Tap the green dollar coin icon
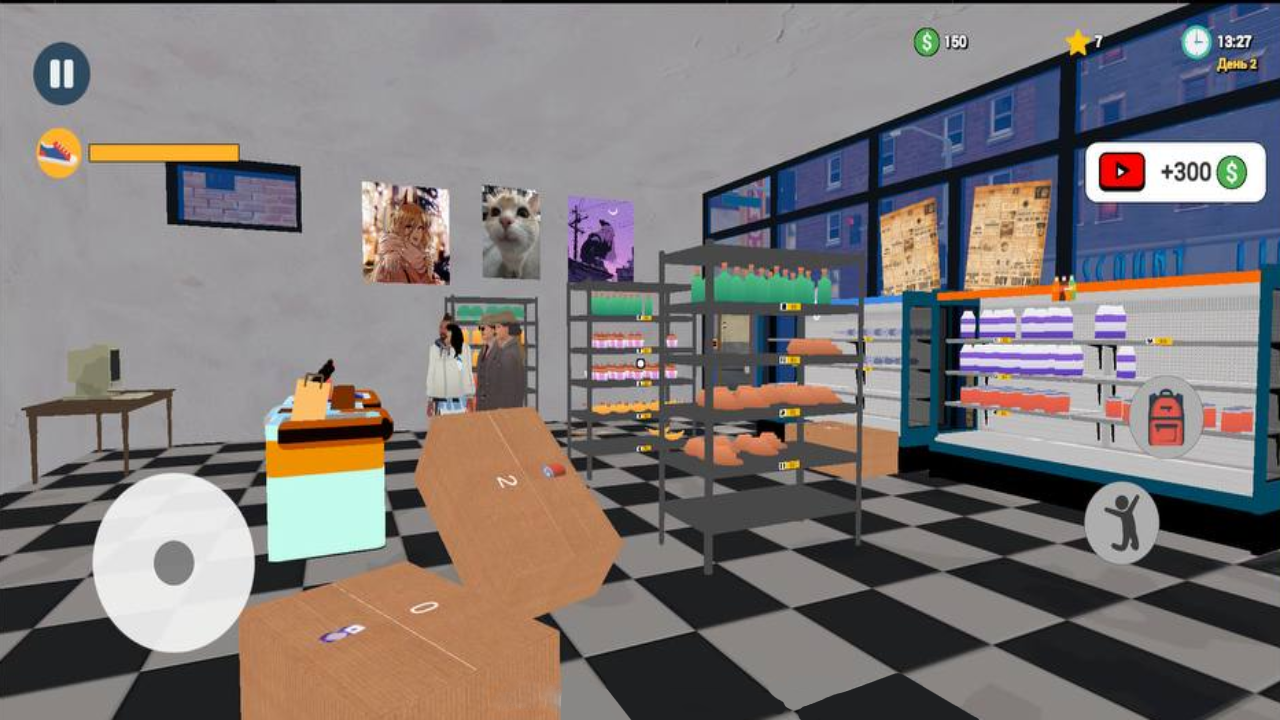The height and width of the screenshot is (720, 1280). [928, 41]
